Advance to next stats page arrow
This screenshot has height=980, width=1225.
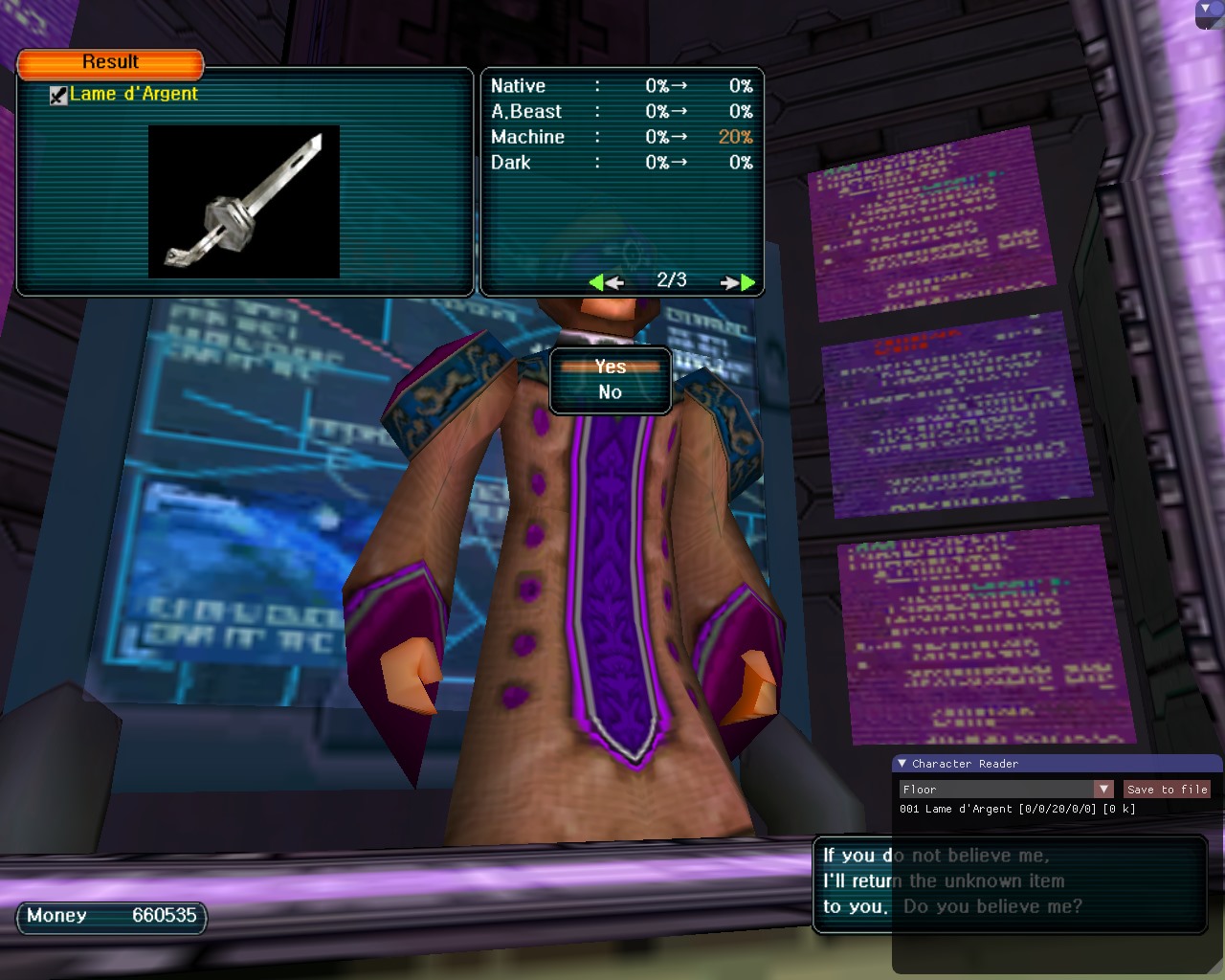pos(739,281)
